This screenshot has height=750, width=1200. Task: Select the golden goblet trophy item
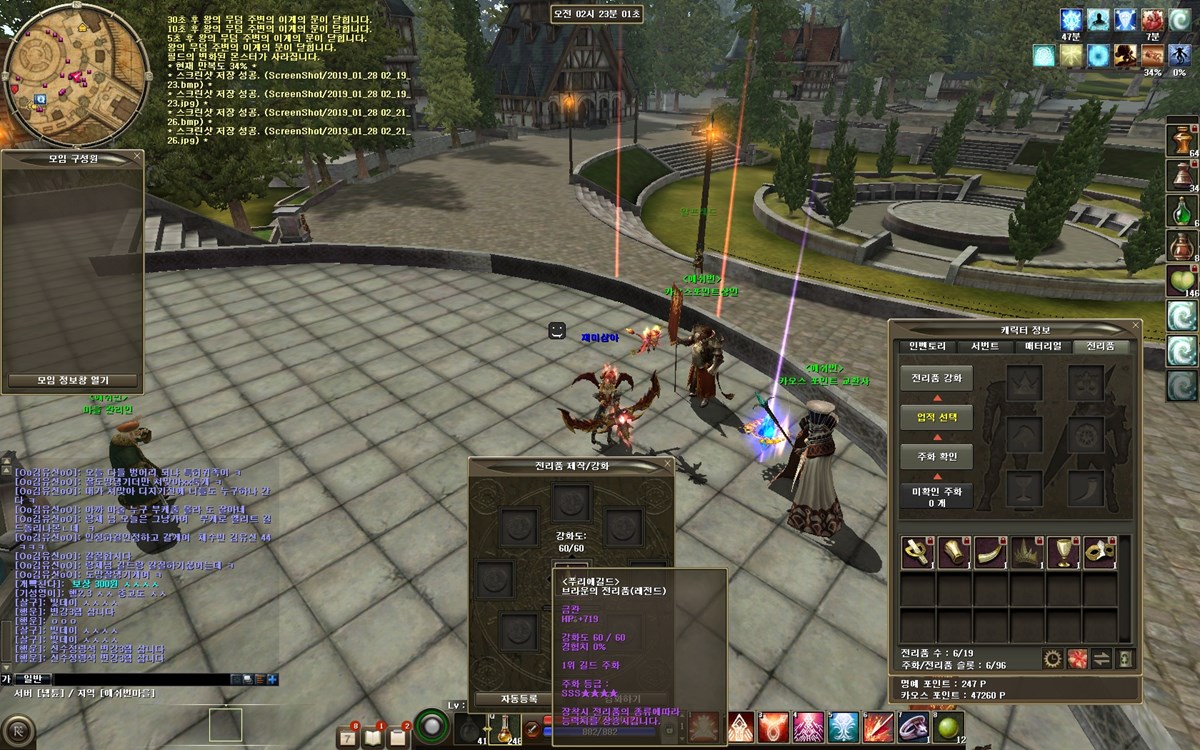[1063, 552]
